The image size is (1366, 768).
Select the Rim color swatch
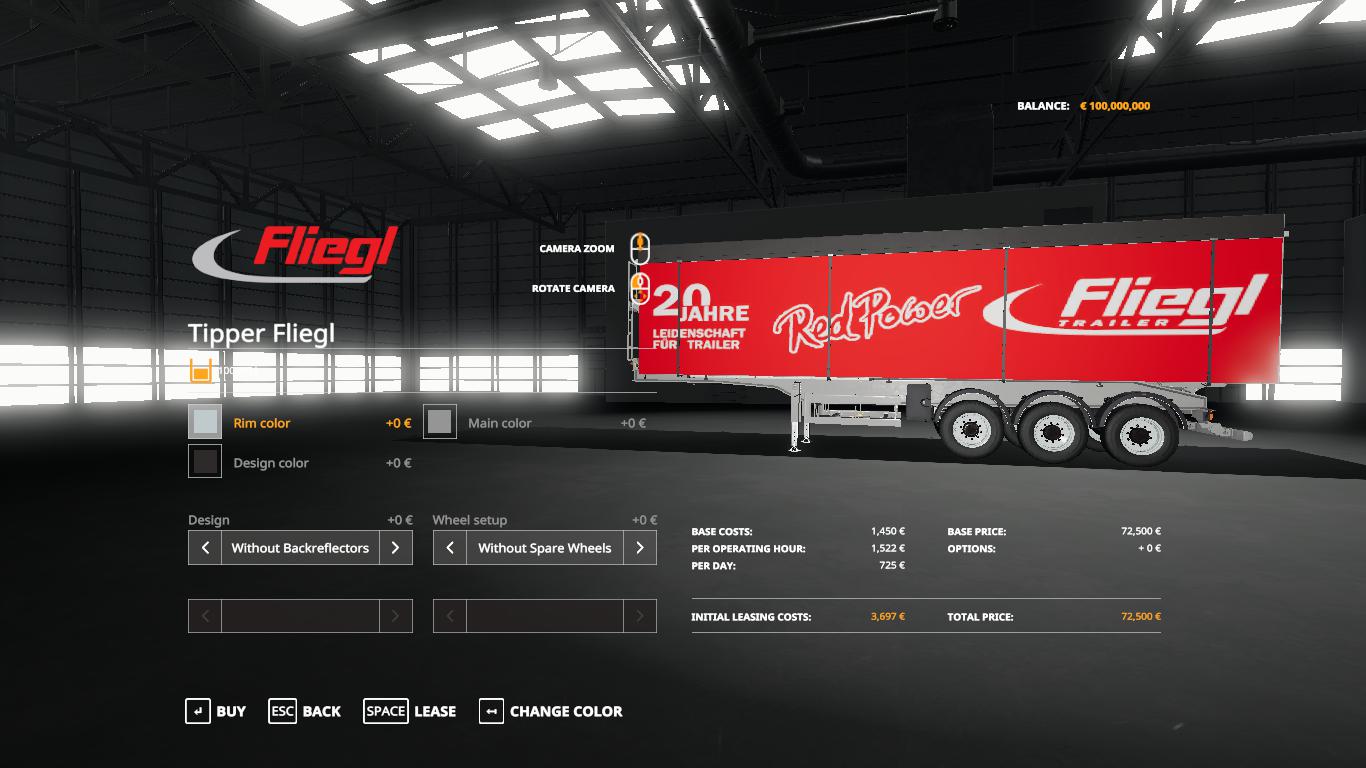tap(205, 422)
